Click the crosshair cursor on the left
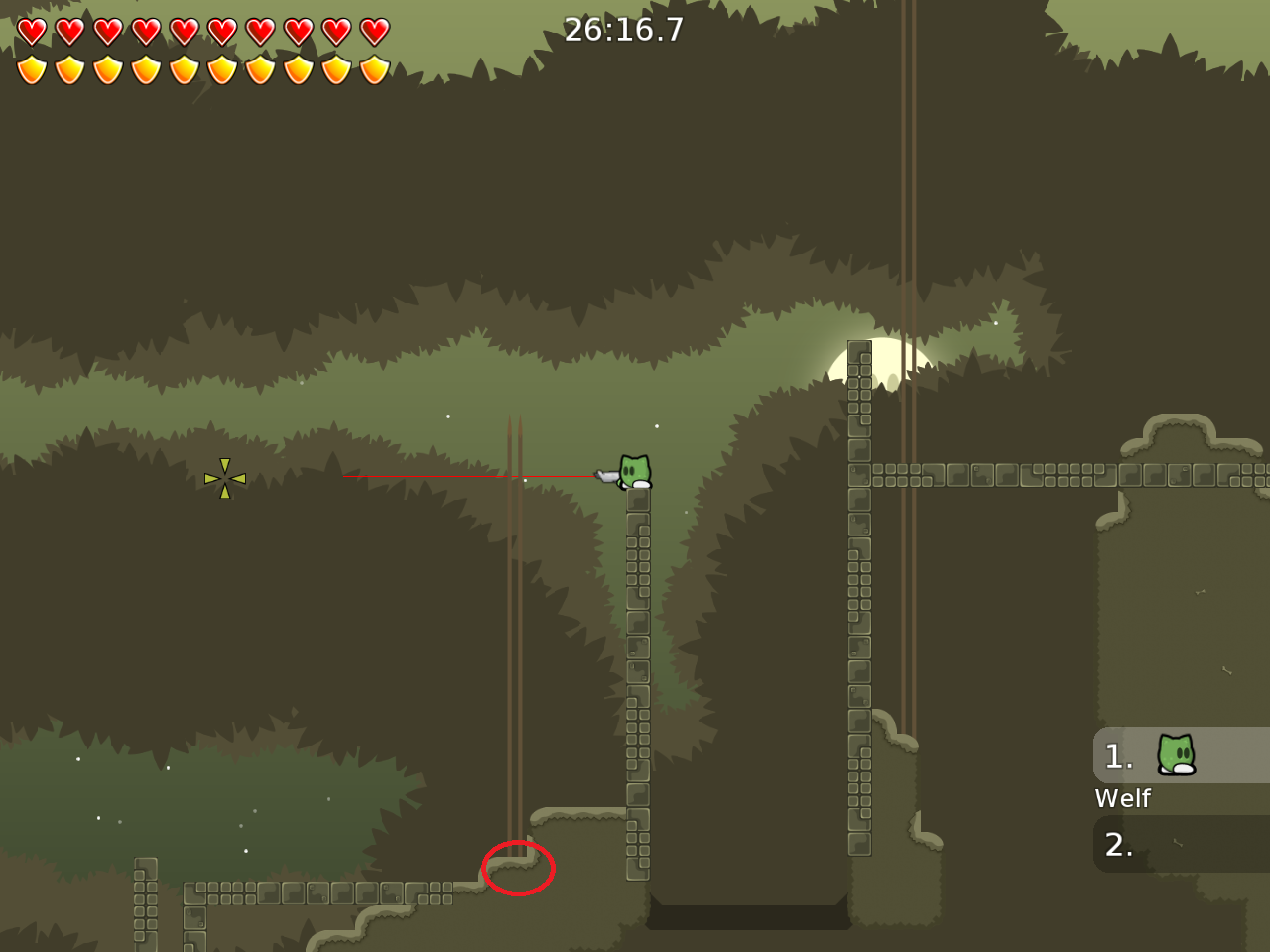This screenshot has width=1270, height=952. pos(224,478)
